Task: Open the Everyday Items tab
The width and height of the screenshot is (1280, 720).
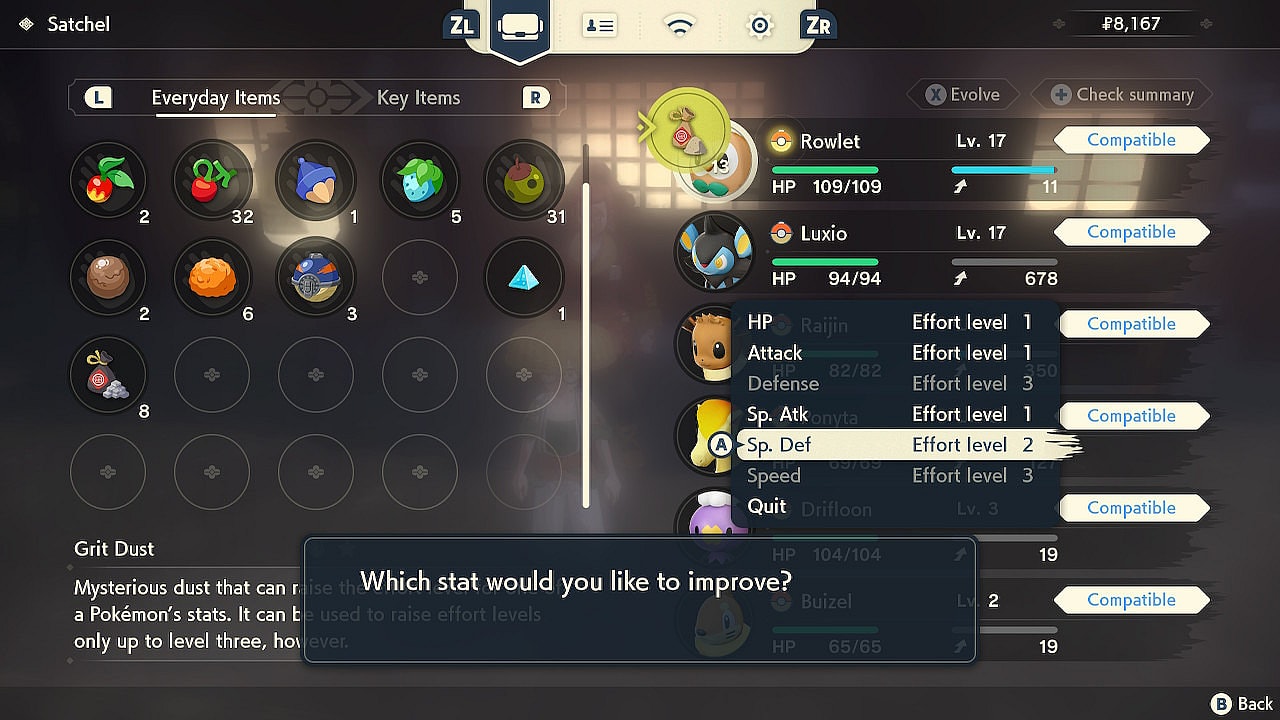Action: click(215, 98)
